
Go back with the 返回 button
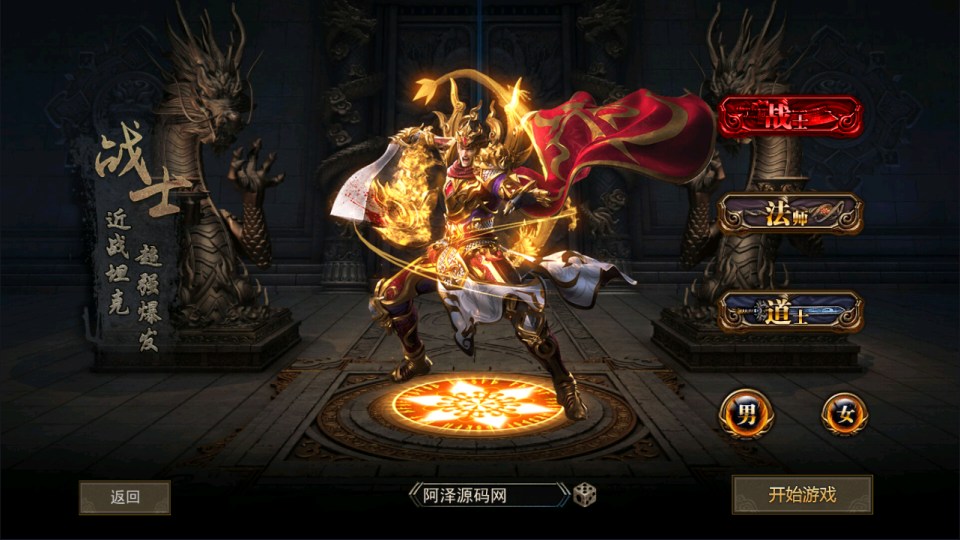125,497
